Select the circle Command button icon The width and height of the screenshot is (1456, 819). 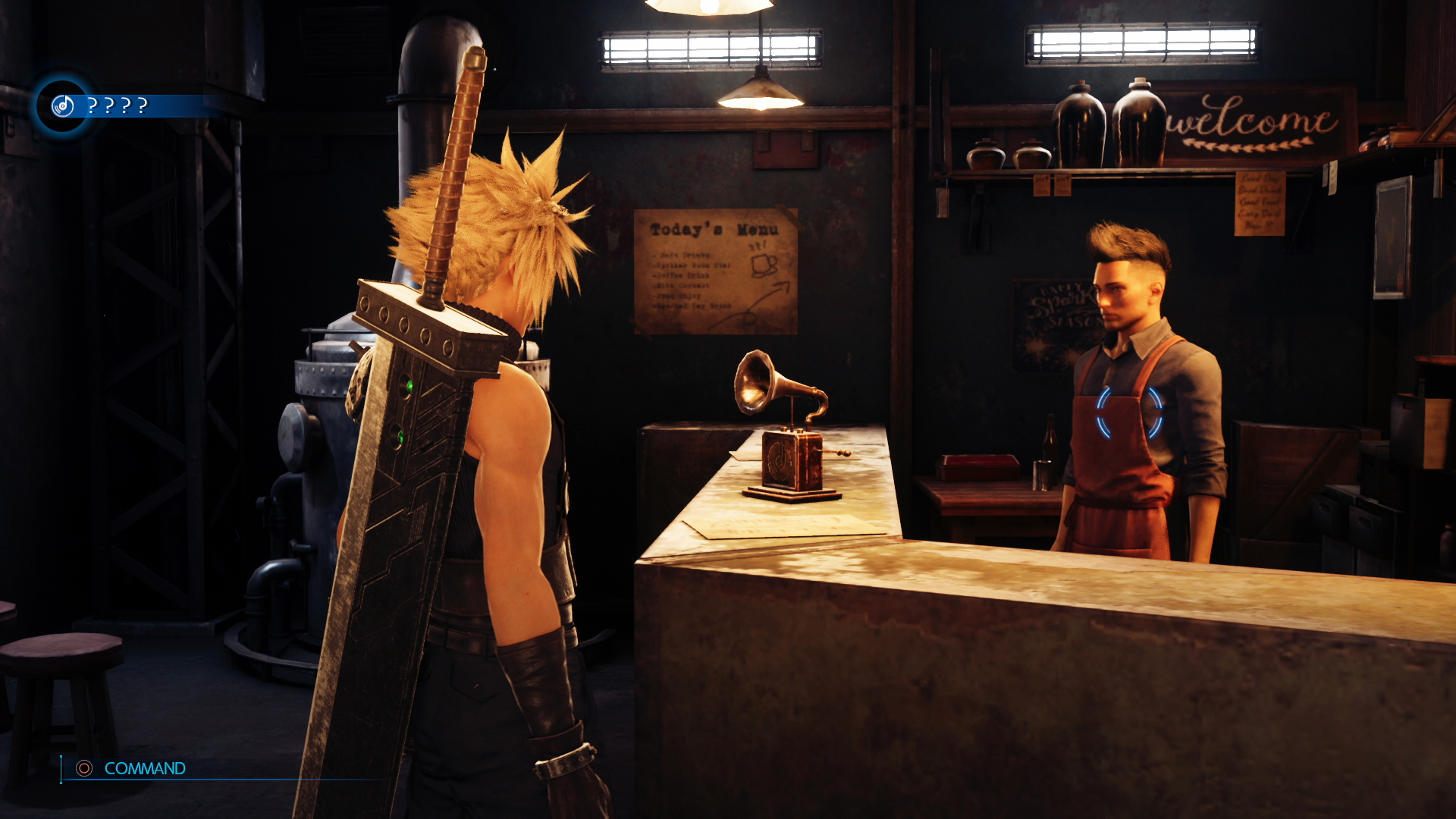pyautogui.click(x=83, y=768)
